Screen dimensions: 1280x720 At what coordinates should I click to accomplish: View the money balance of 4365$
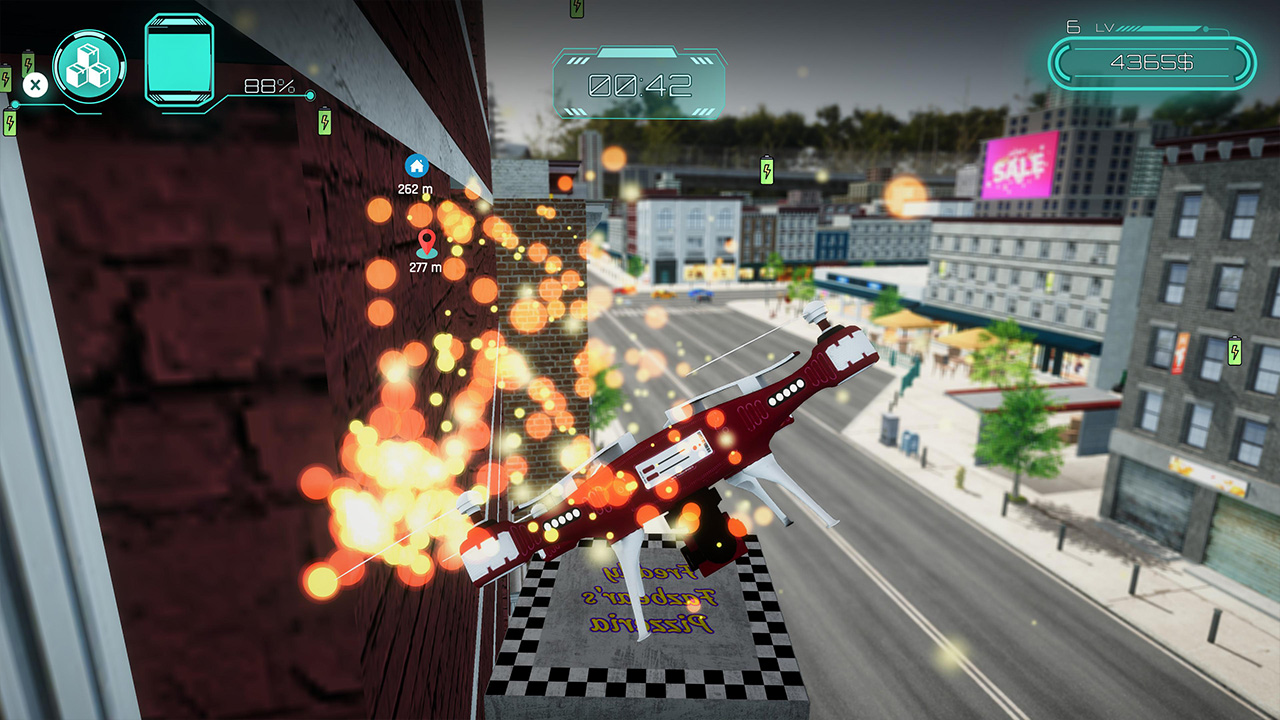1152,62
